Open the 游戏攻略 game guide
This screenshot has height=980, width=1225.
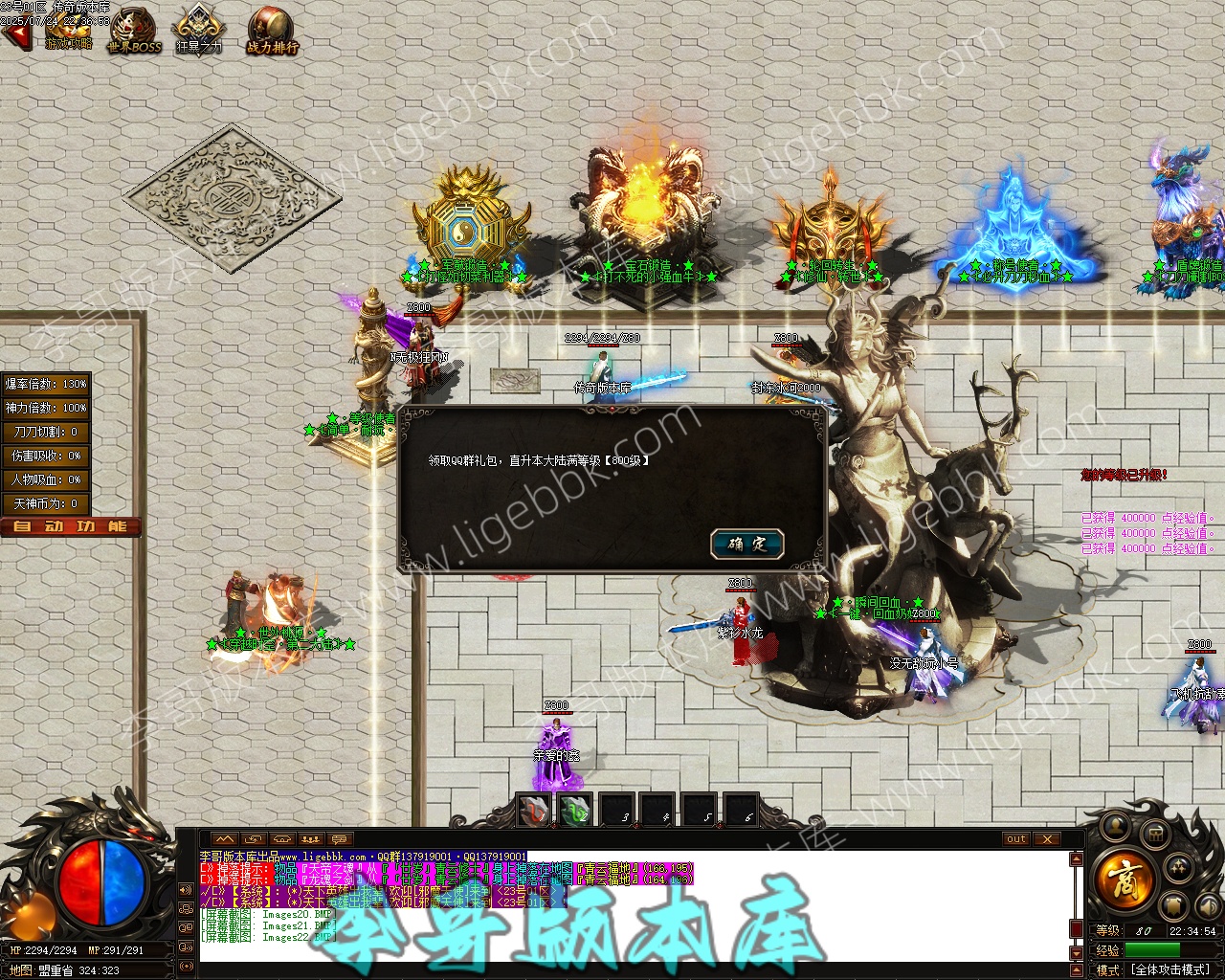click(x=68, y=31)
